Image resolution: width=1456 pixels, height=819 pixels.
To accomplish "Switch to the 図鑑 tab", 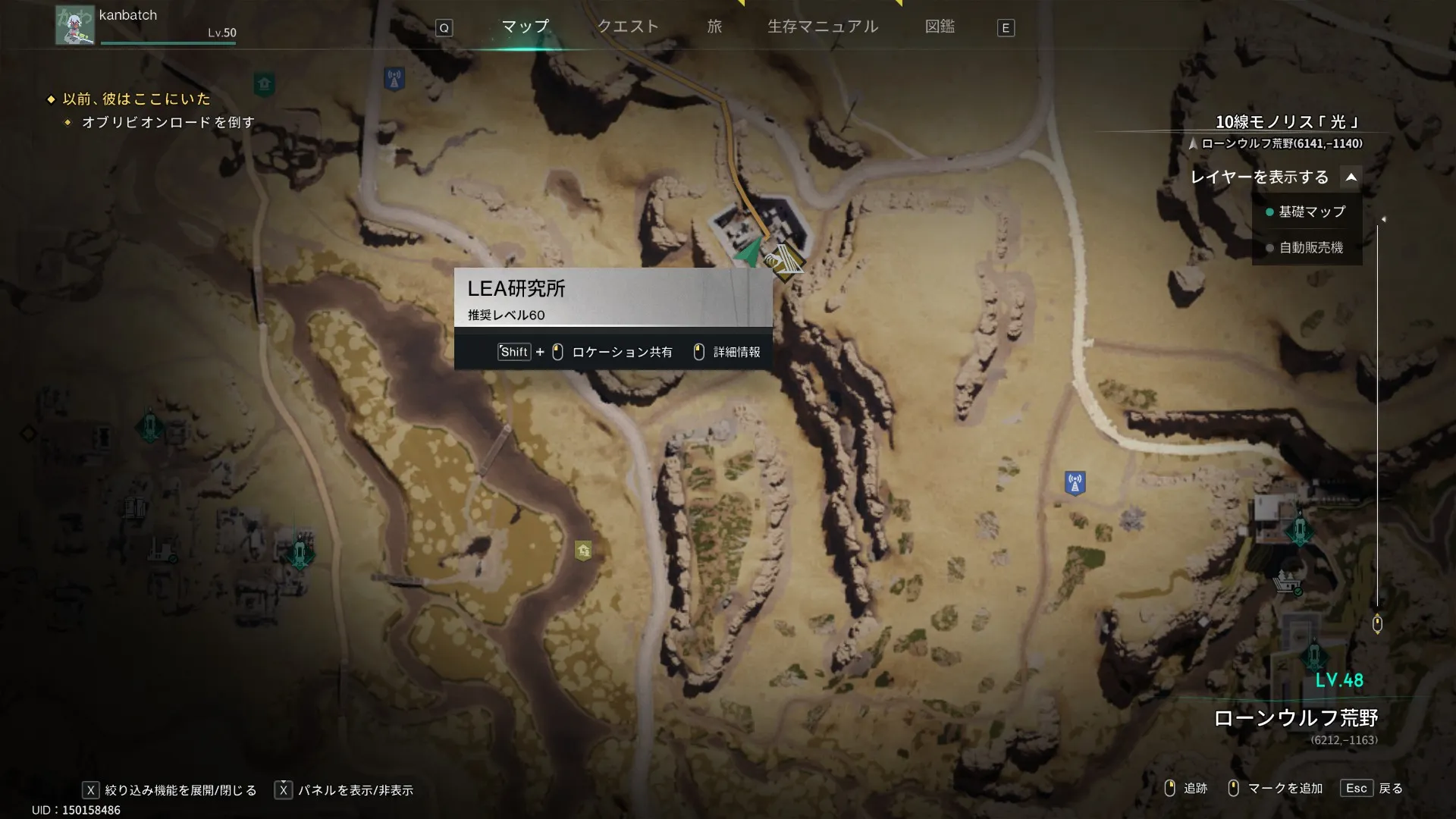I will tap(940, 27).
